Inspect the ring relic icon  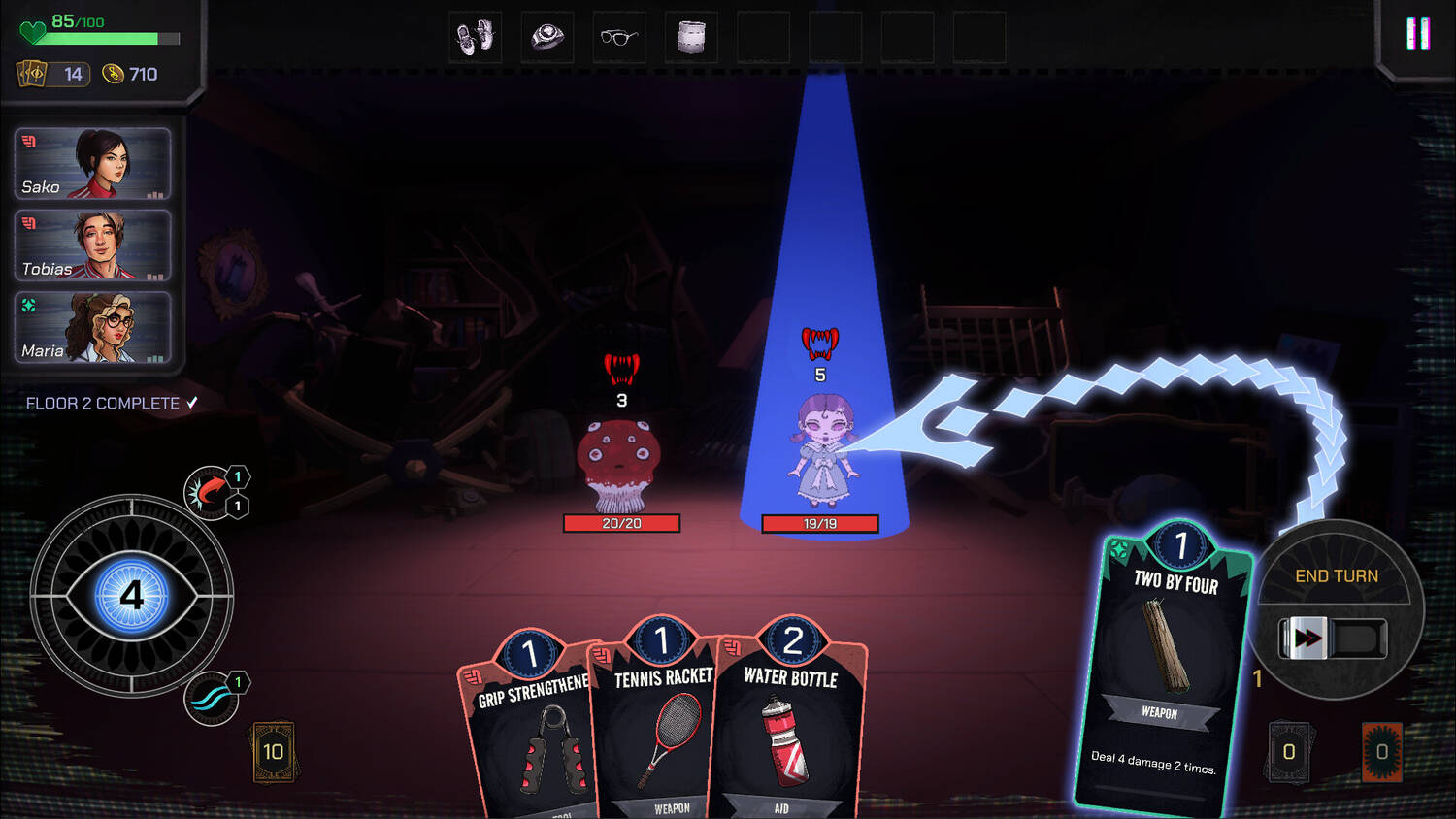(547, 38)
